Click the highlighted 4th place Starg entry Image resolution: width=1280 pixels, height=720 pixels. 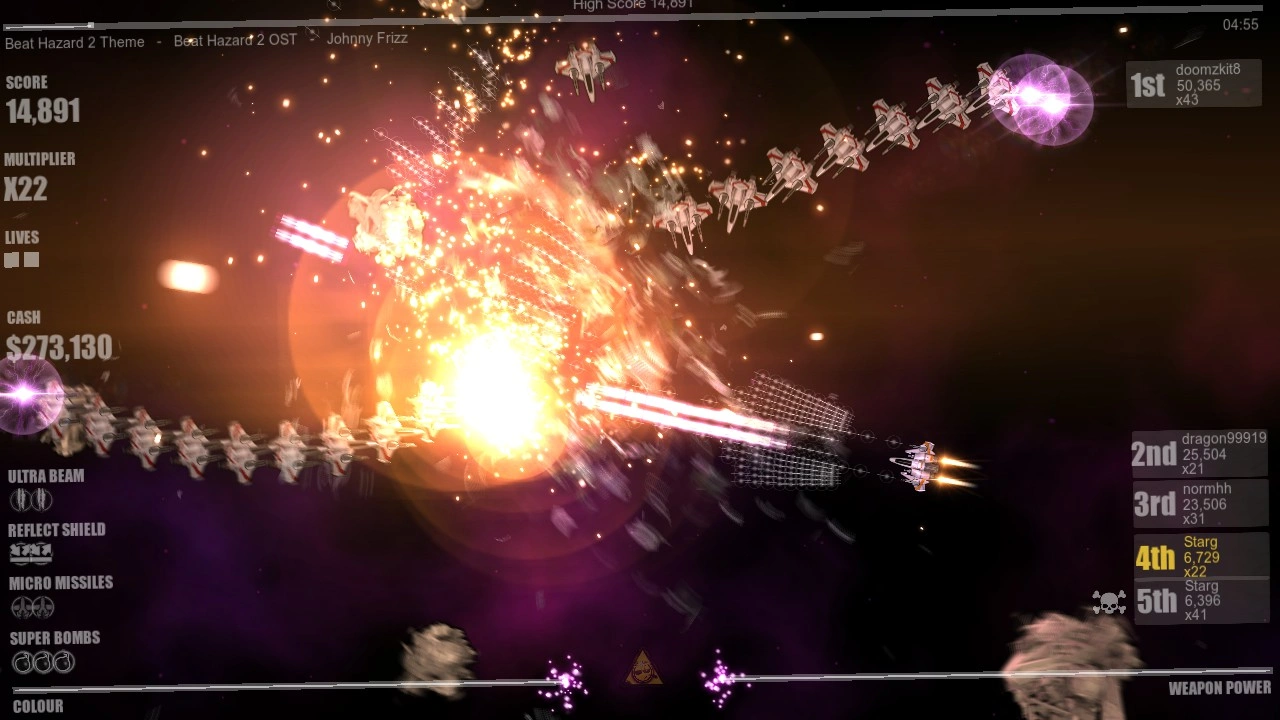[1200, 556]
